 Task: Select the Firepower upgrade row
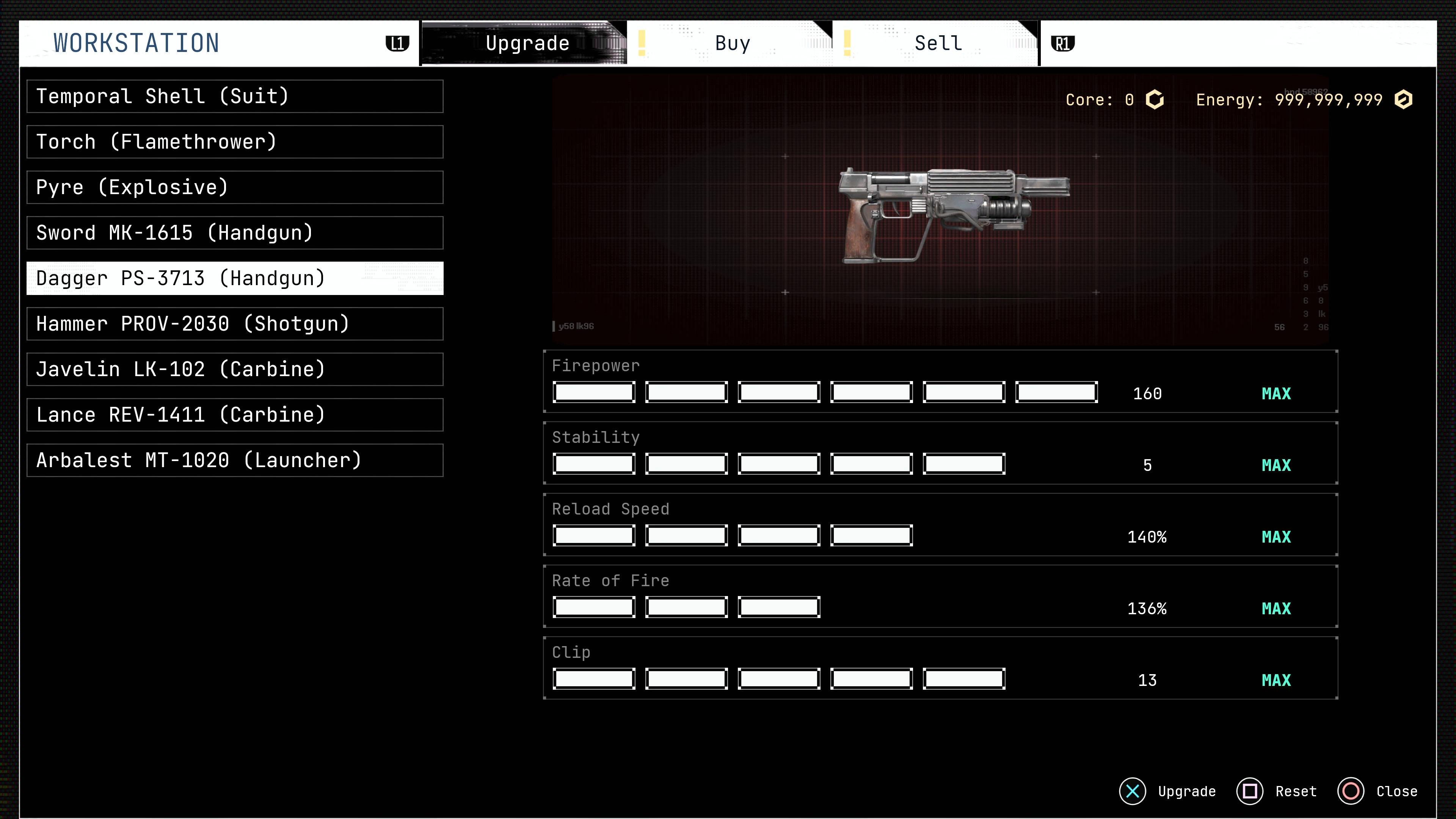coord(940,381)
